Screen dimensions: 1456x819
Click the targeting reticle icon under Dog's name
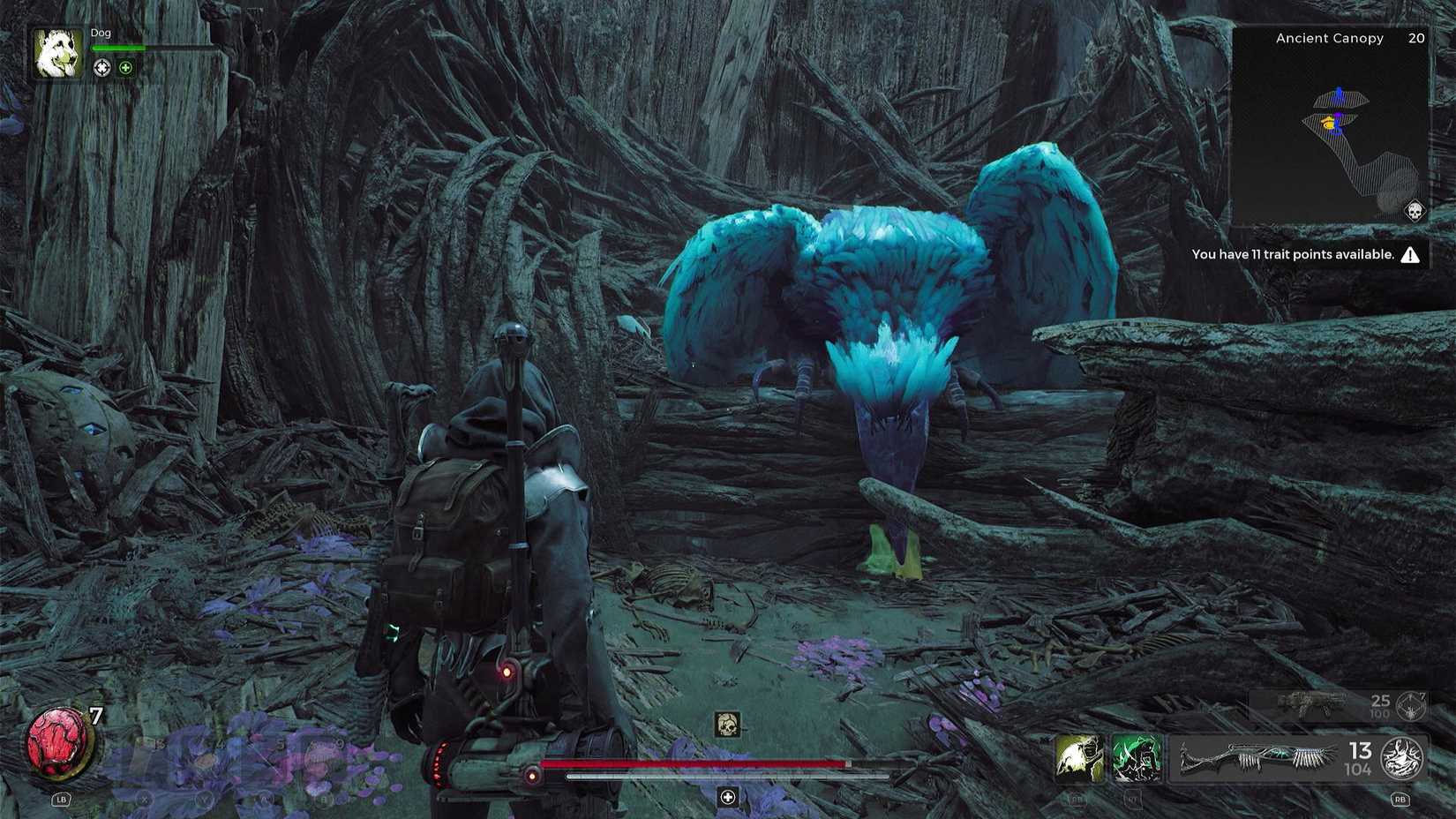point(103,68)
